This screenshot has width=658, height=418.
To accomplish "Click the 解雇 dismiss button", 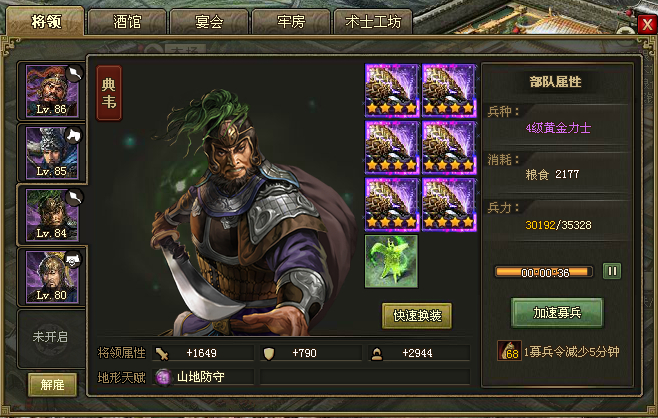I will click(52, 385).
